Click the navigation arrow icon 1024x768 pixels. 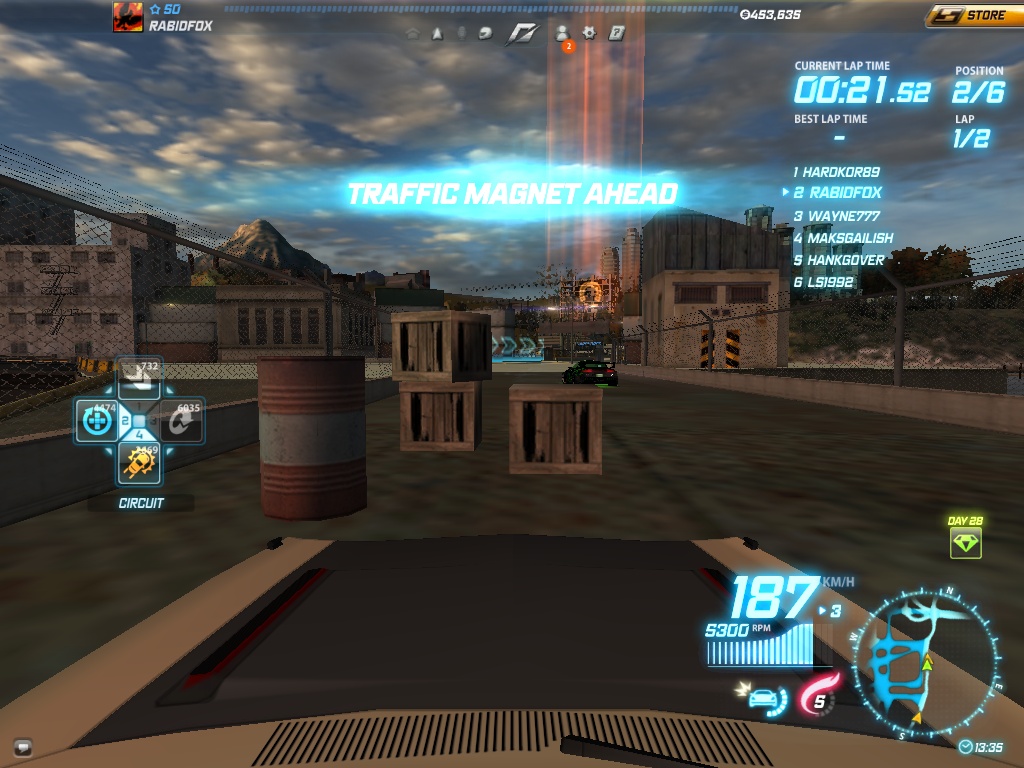(437, 33)
